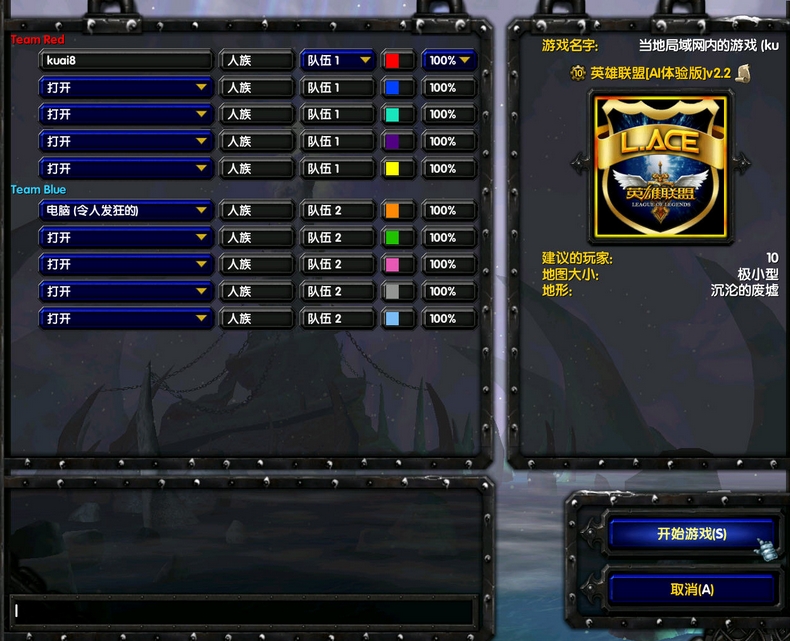Start the game with 开始游戏 button
The image size is (790, 641).
[x=691, y=534]
